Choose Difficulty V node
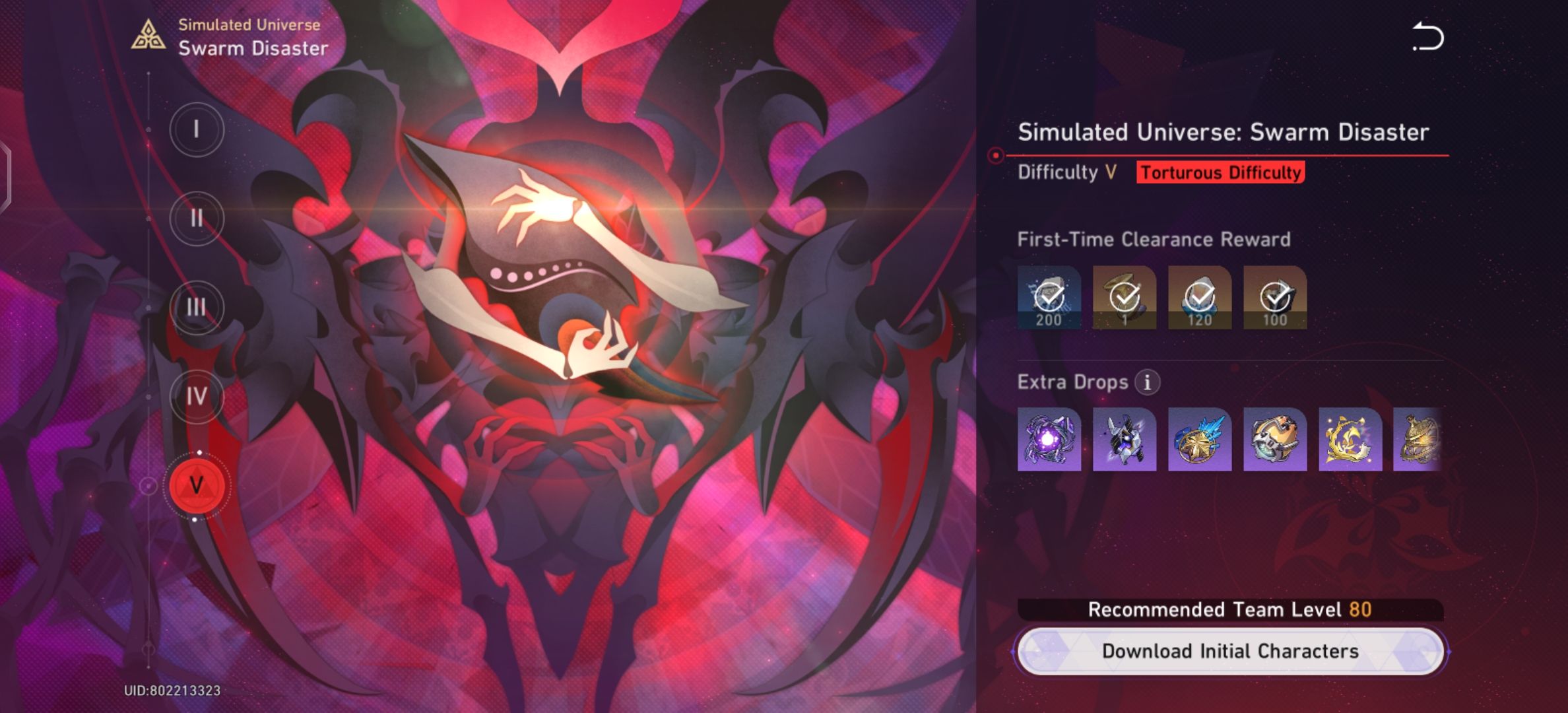 [196, 483]
